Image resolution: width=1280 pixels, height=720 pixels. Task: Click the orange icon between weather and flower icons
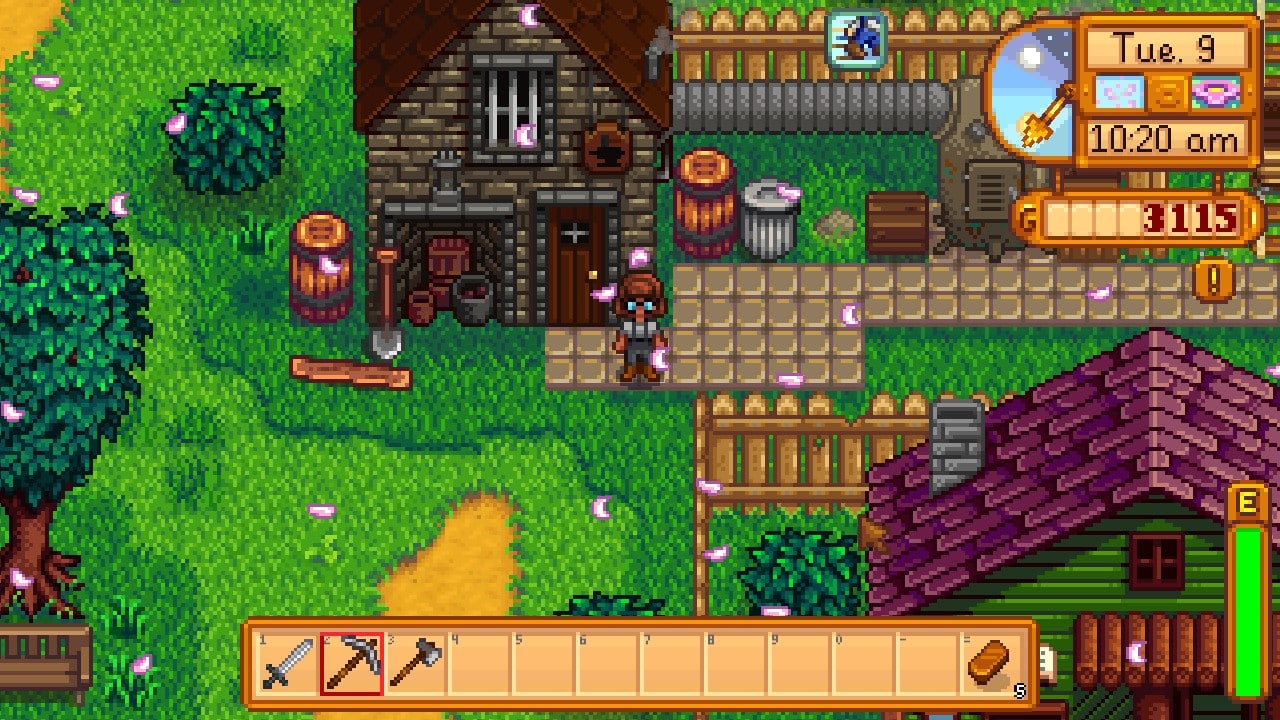[x=1168, y=91]
